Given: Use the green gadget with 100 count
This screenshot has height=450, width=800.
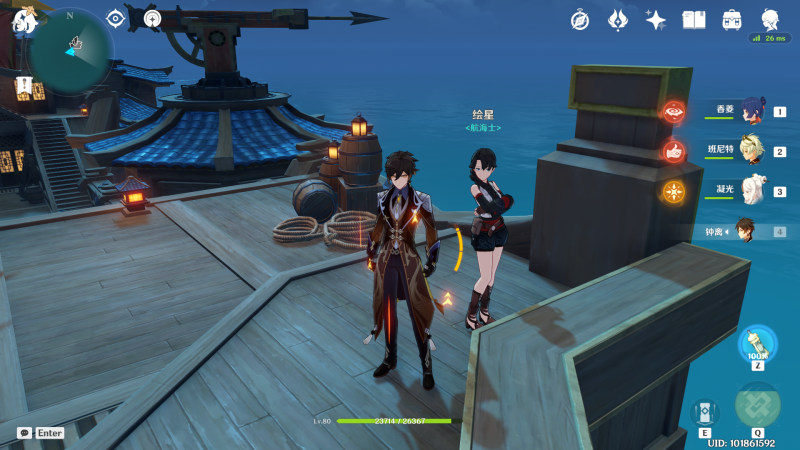Looking at the screenshot, I should (757, 343).
